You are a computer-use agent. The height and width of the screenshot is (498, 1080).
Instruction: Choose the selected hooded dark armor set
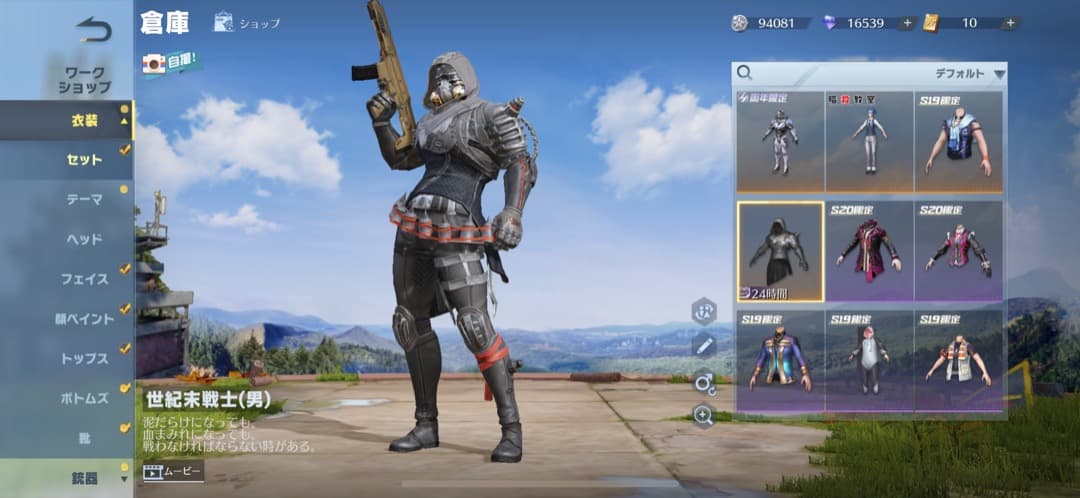click(780, 251)
